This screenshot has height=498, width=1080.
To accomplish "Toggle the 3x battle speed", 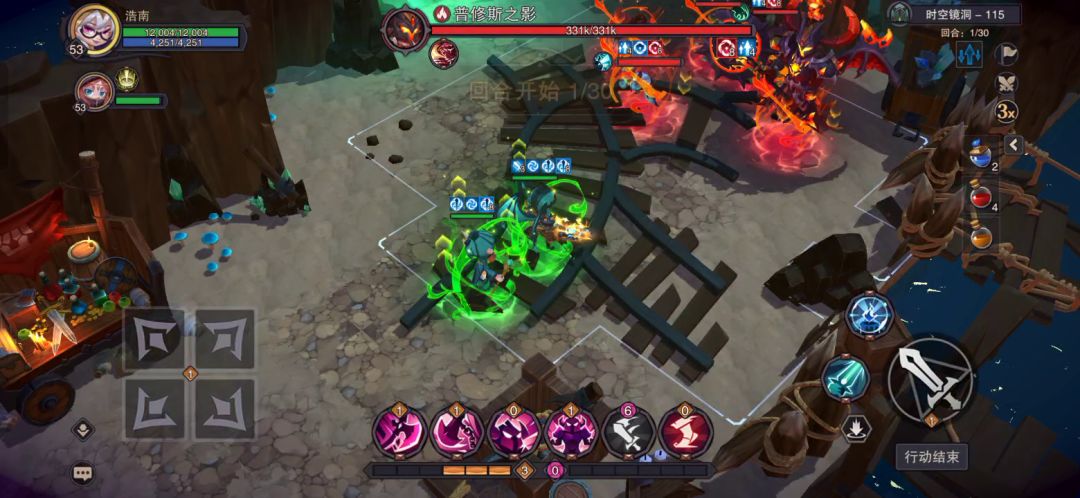I will 1007,111.
